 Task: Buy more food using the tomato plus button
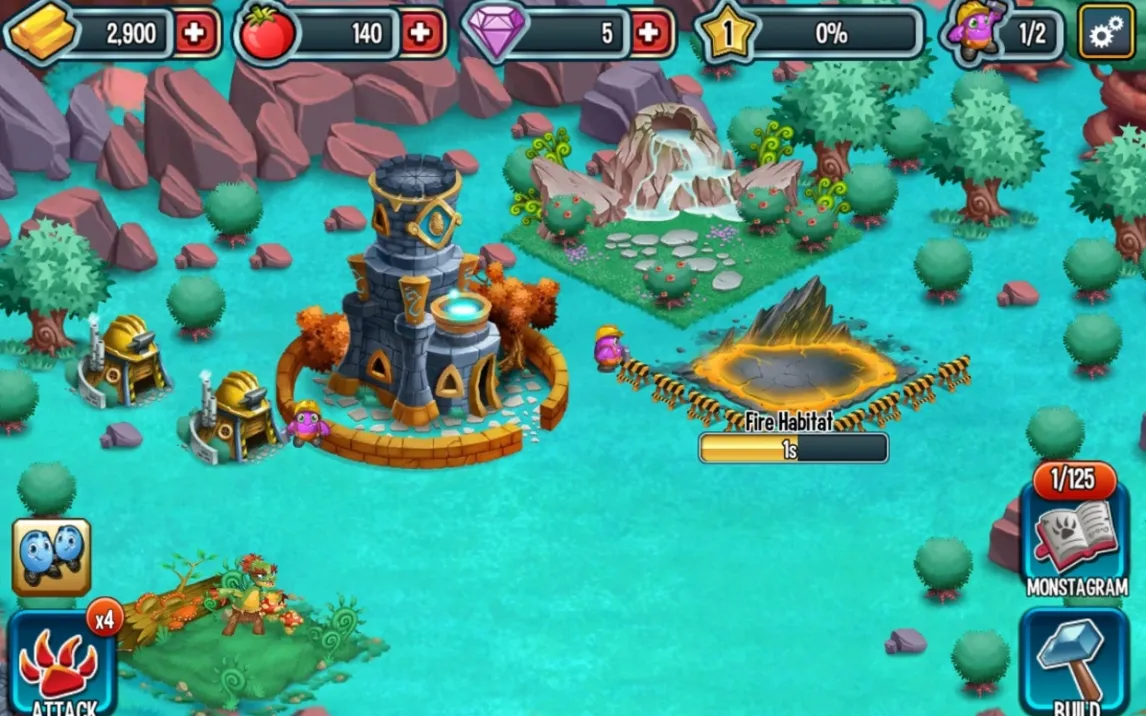tap(422, 34)
